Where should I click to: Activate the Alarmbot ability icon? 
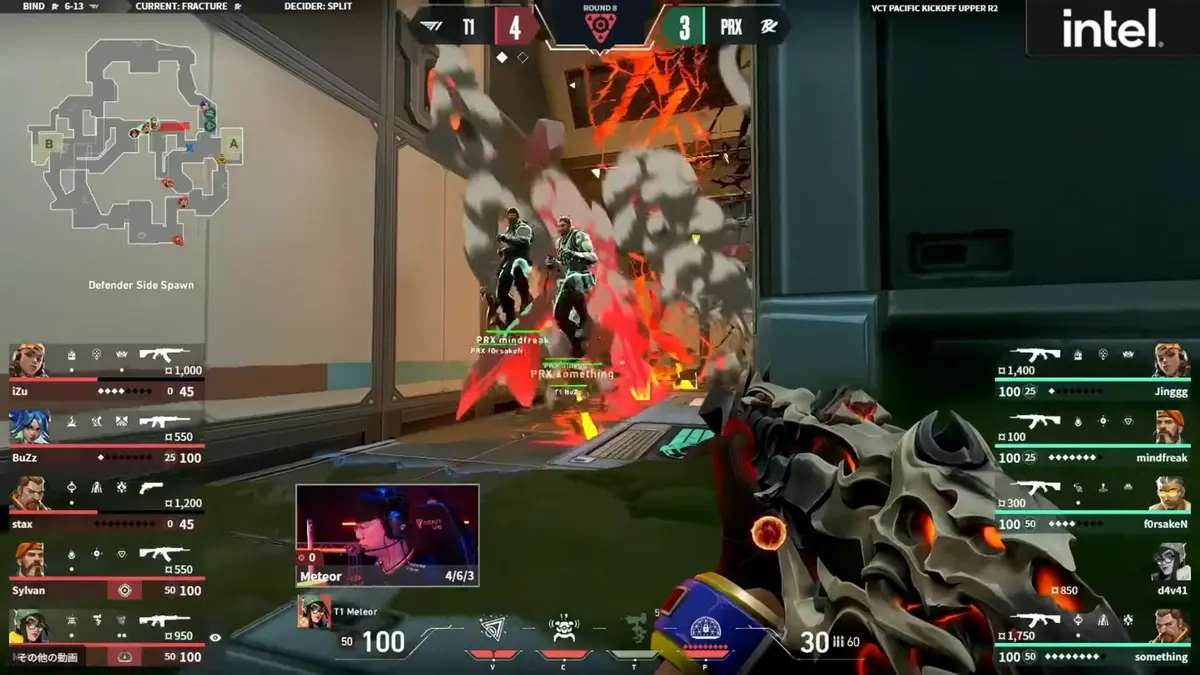565,630
